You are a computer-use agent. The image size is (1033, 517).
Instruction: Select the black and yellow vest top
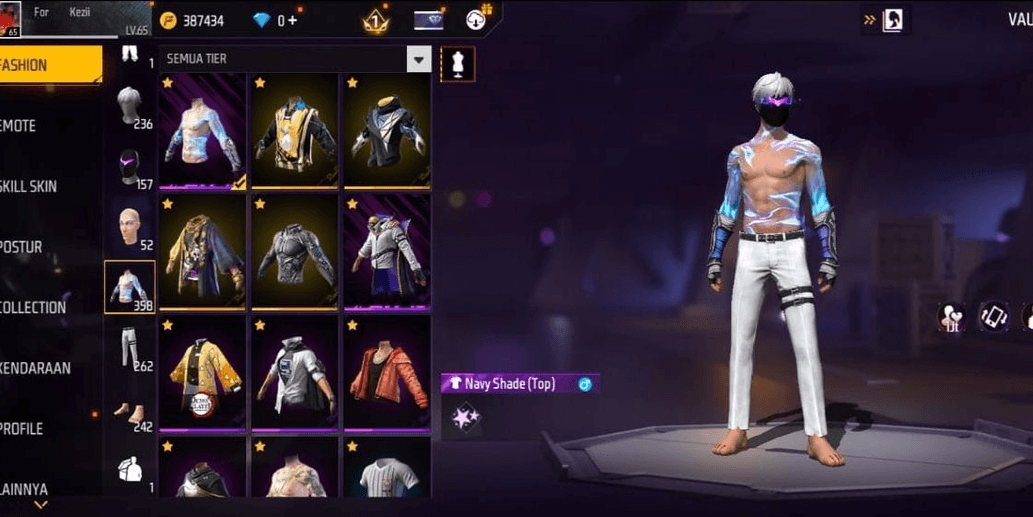(295, 130)
